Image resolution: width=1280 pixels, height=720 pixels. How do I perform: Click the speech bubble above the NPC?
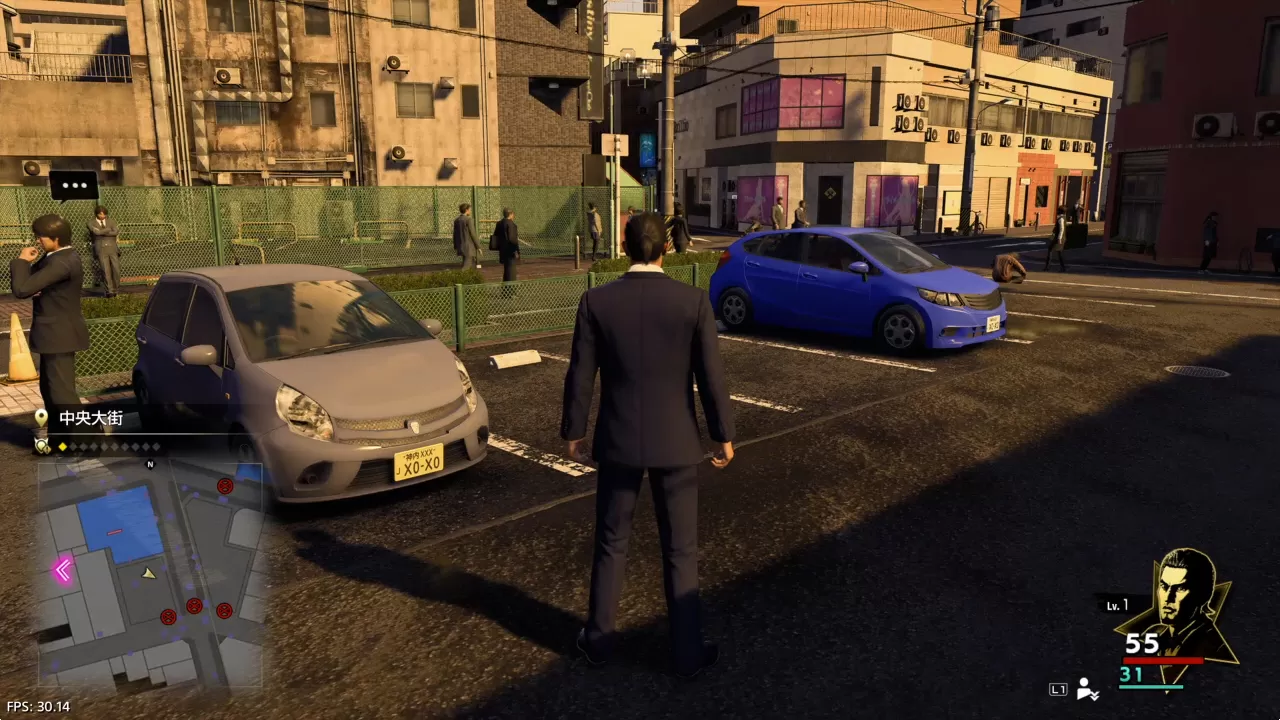(x=72, y=184)
